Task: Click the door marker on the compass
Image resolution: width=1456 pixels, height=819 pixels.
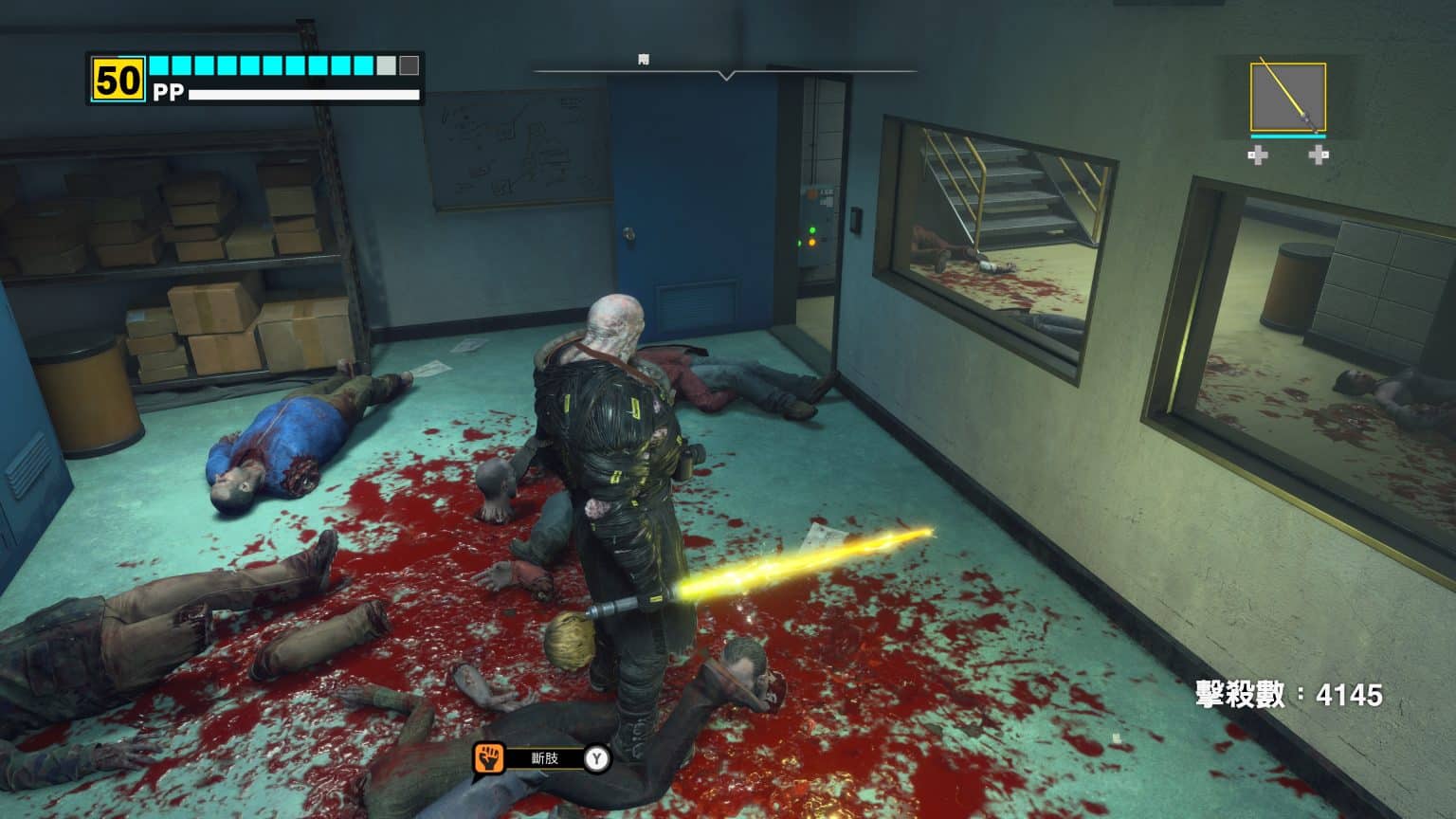Action: (645, 60)
